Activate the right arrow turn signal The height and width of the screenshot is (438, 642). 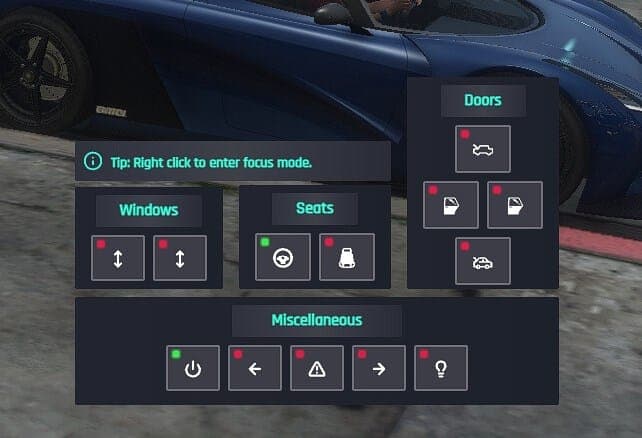[x=379, y=369]
